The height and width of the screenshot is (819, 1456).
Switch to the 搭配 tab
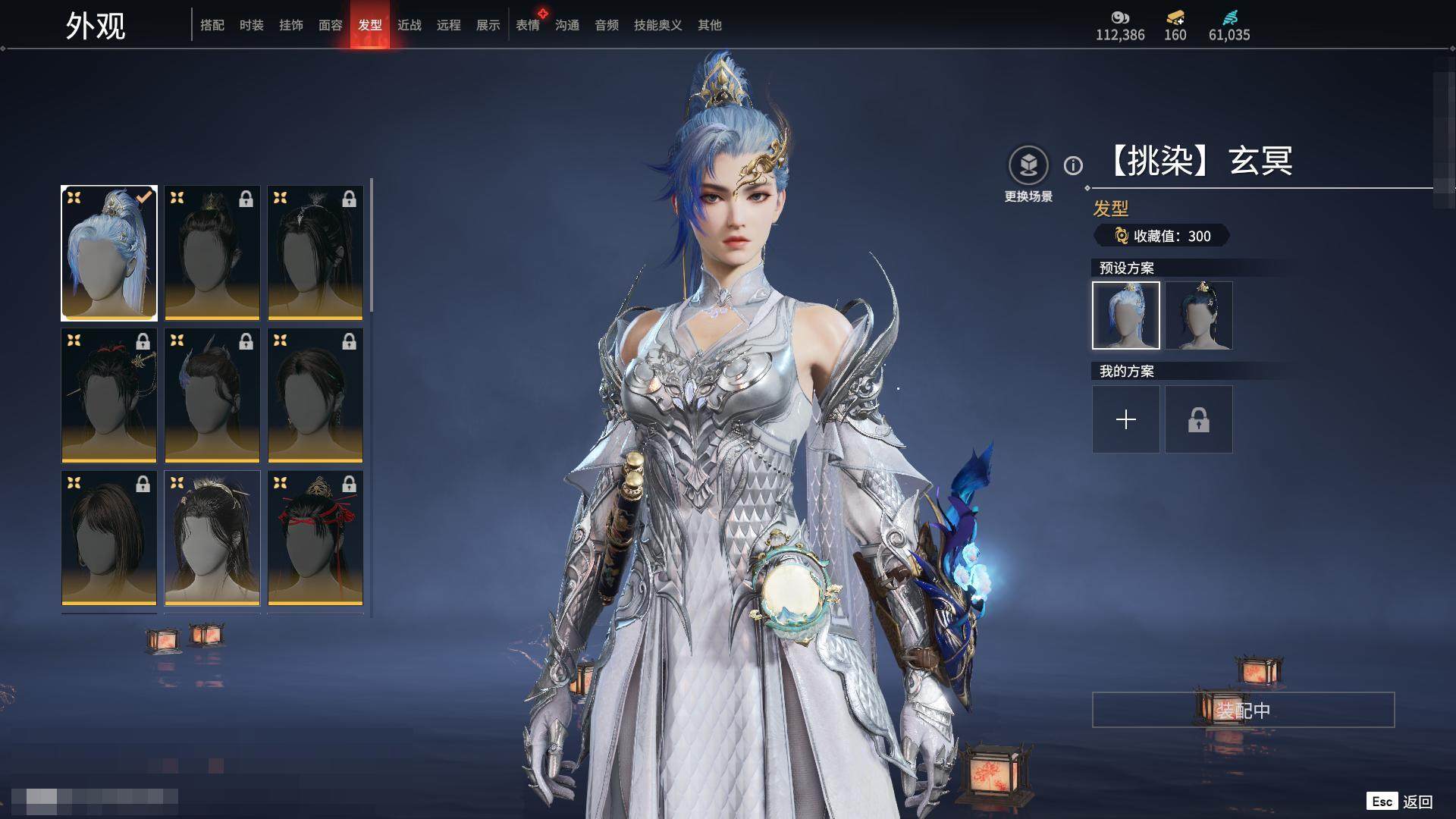tap(212, 25)
